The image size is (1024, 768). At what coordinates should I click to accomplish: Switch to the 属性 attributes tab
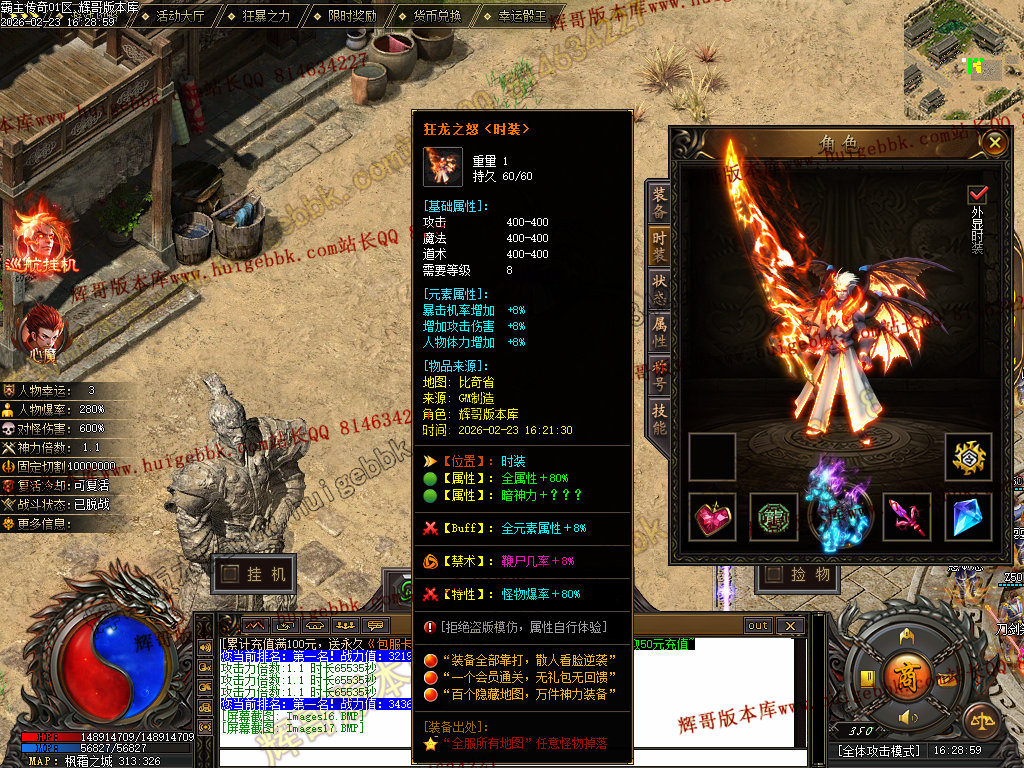659,331
